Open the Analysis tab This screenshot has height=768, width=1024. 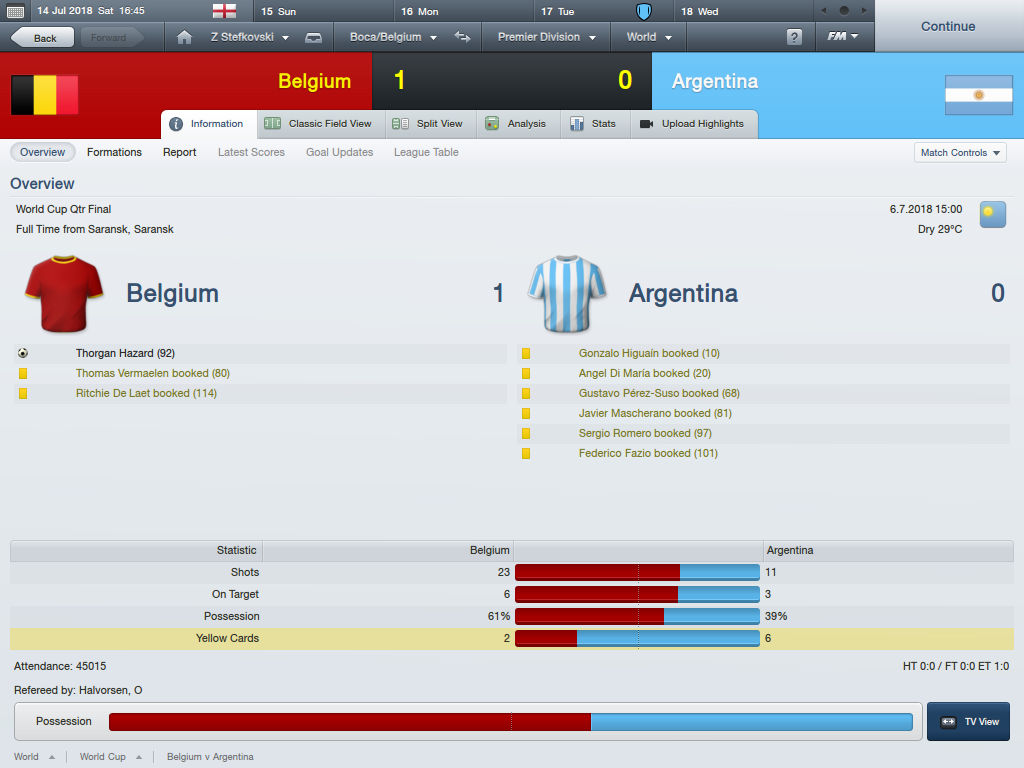[516, 124]
